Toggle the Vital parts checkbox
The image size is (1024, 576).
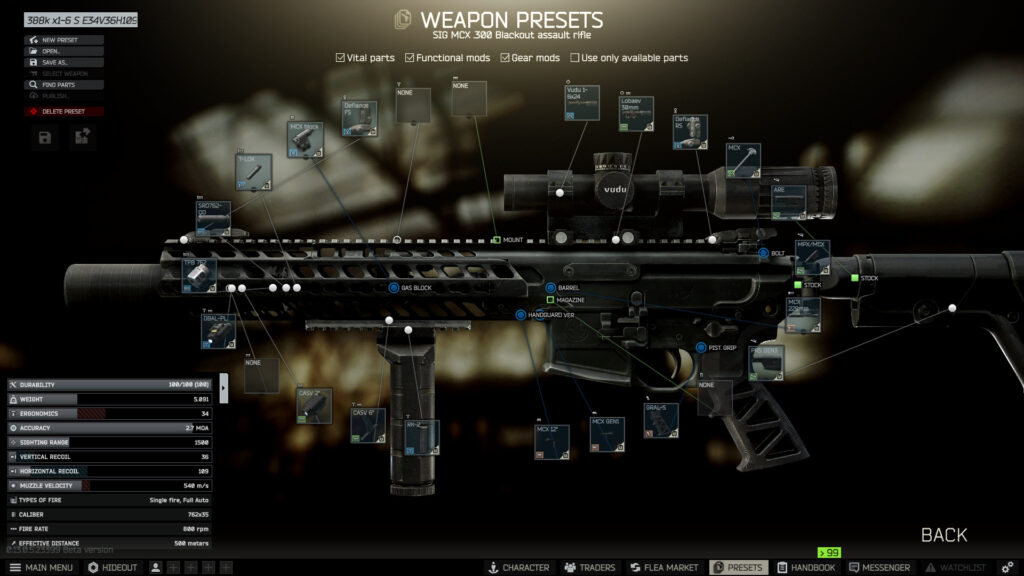(x=341, y=58)
